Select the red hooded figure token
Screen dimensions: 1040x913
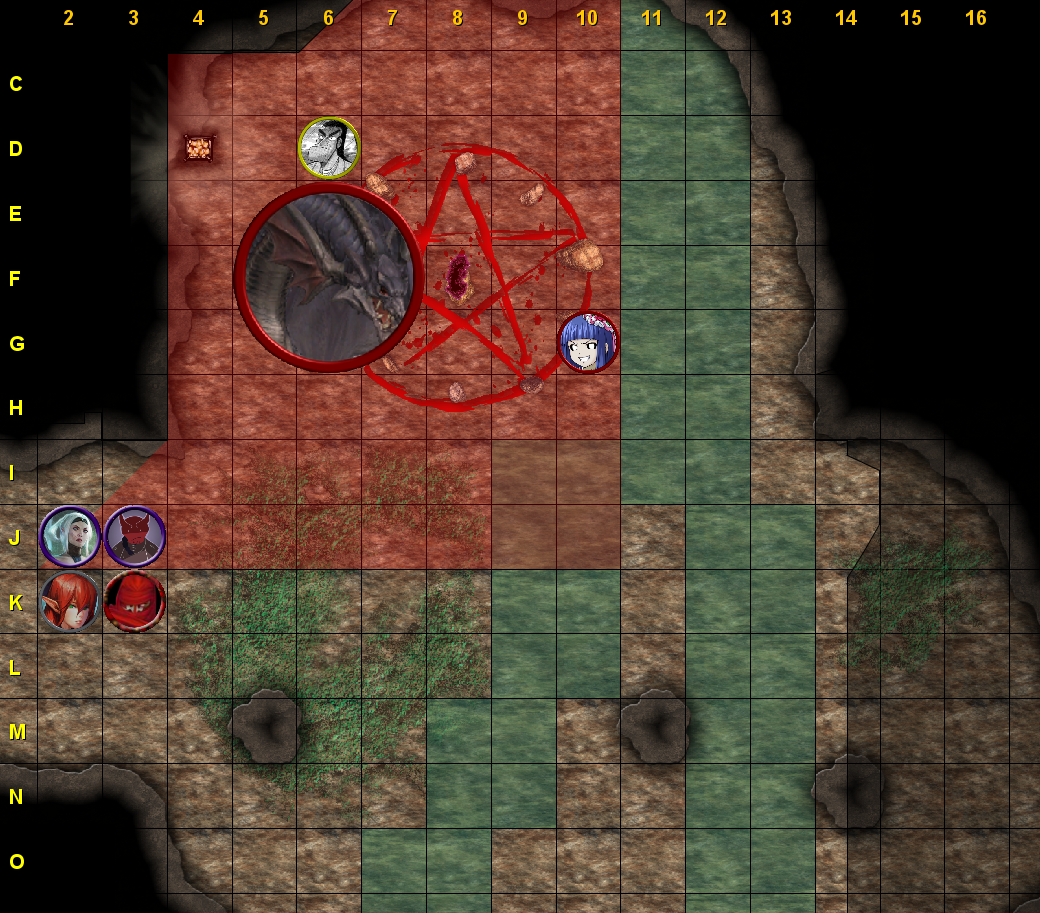click(x=135, y=601)
